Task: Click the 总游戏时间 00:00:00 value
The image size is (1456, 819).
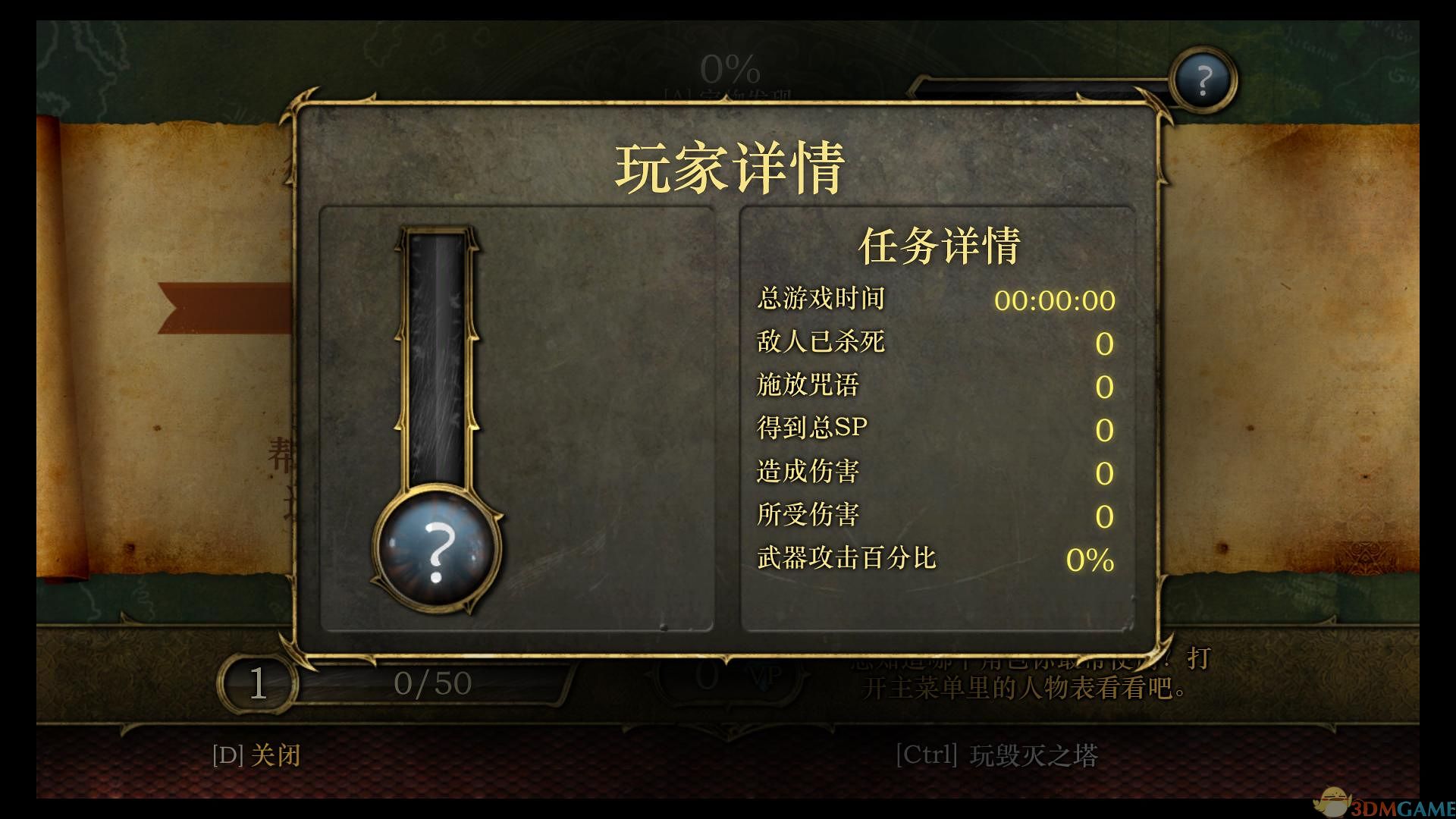Action: point(1054,299)
